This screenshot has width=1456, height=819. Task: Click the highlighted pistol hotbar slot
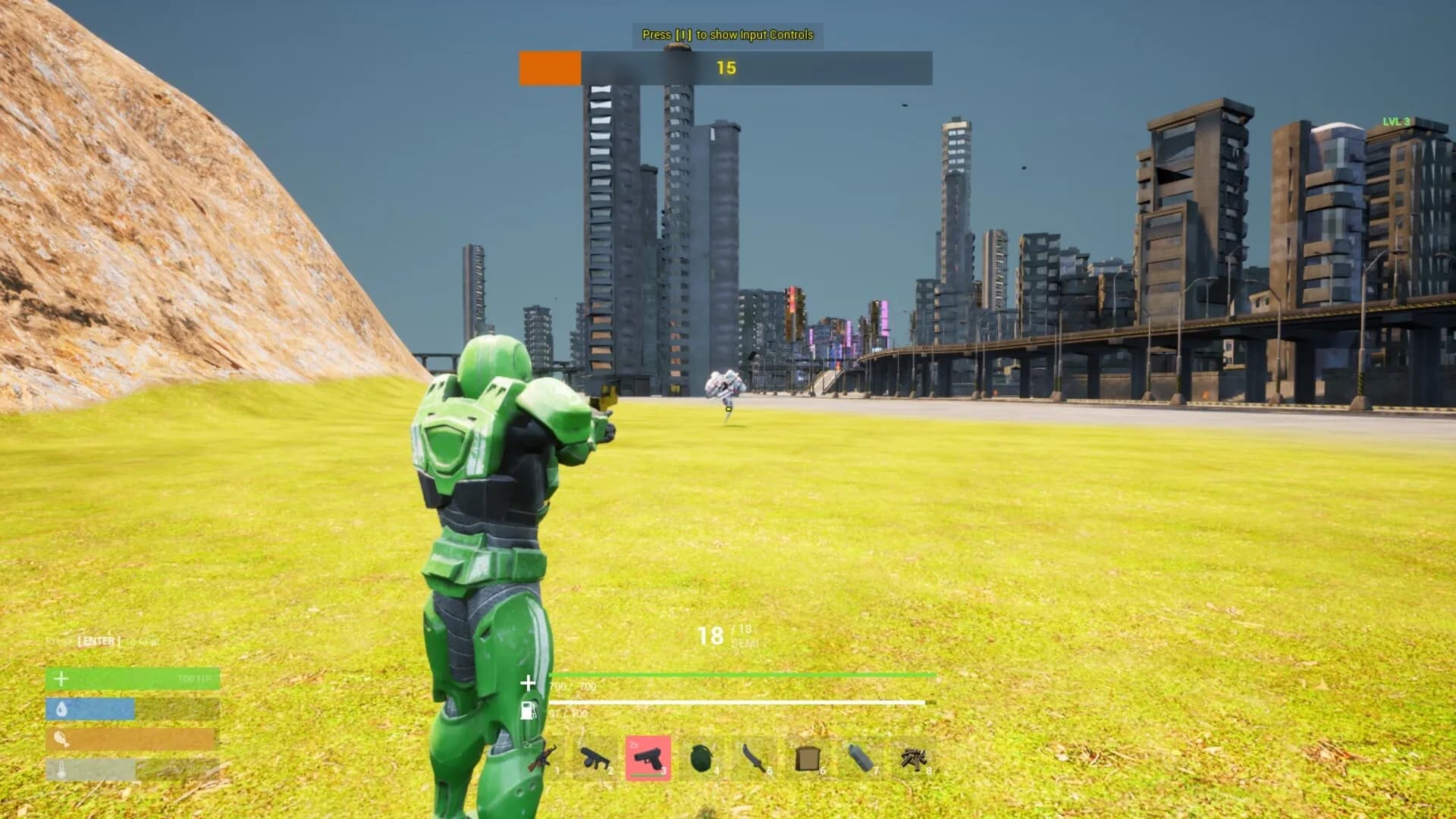point(648,758)
